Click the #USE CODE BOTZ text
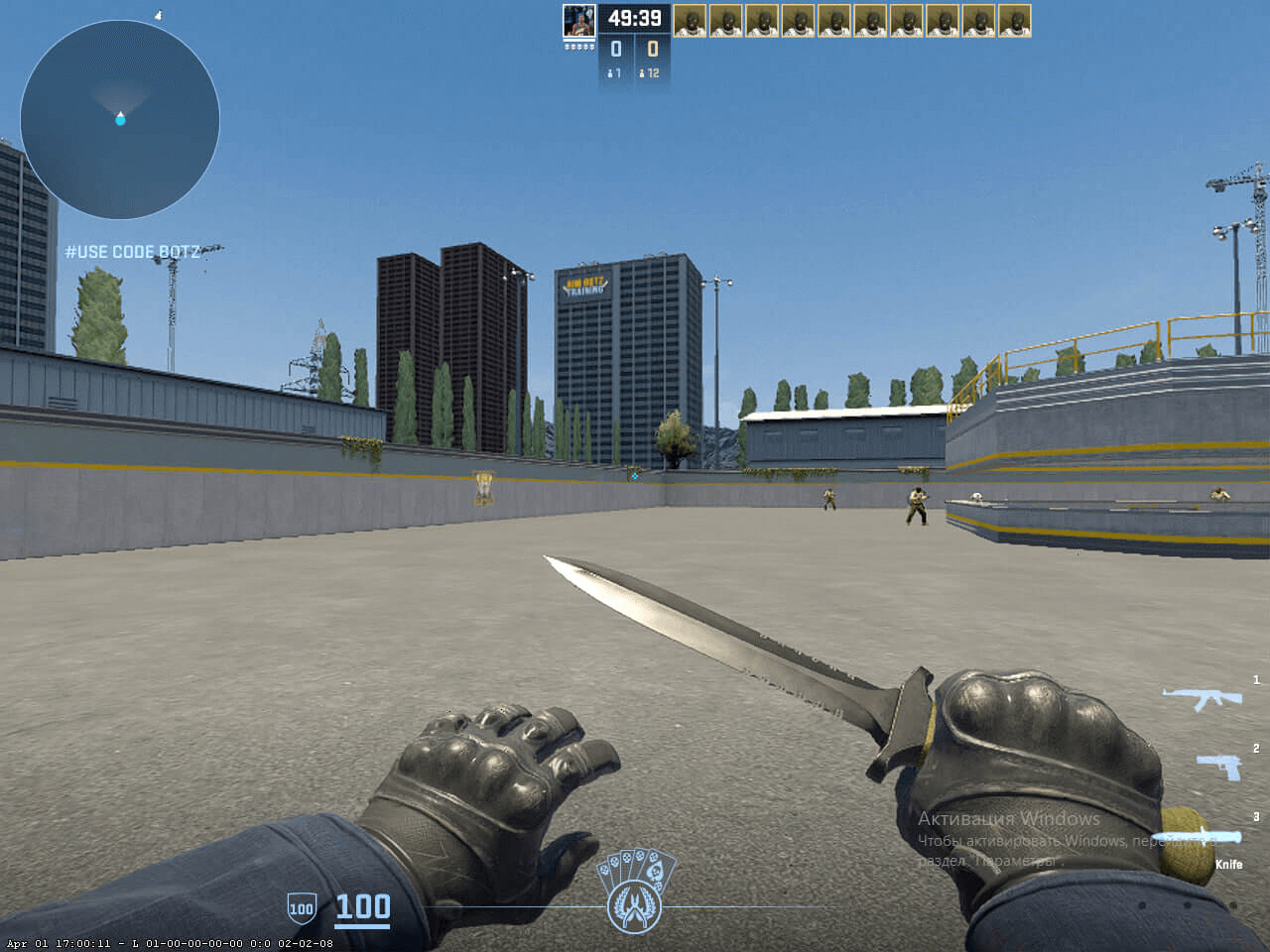This screenshot has height=952, width=1270. pyautogui.click(x=133, y=252)
